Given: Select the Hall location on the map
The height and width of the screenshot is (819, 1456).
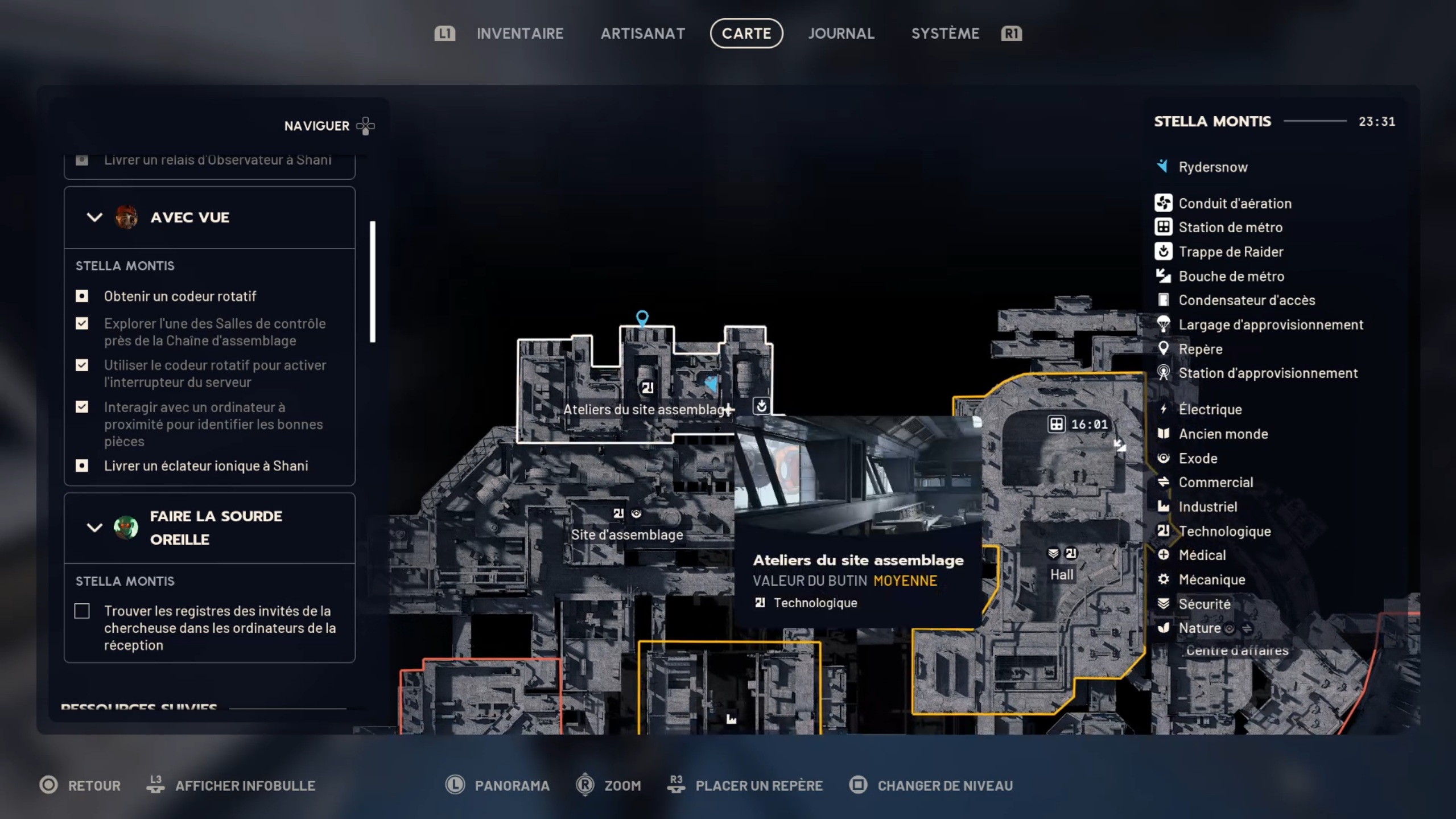Looking at the screenshot, I should [x=1061, y=574].
